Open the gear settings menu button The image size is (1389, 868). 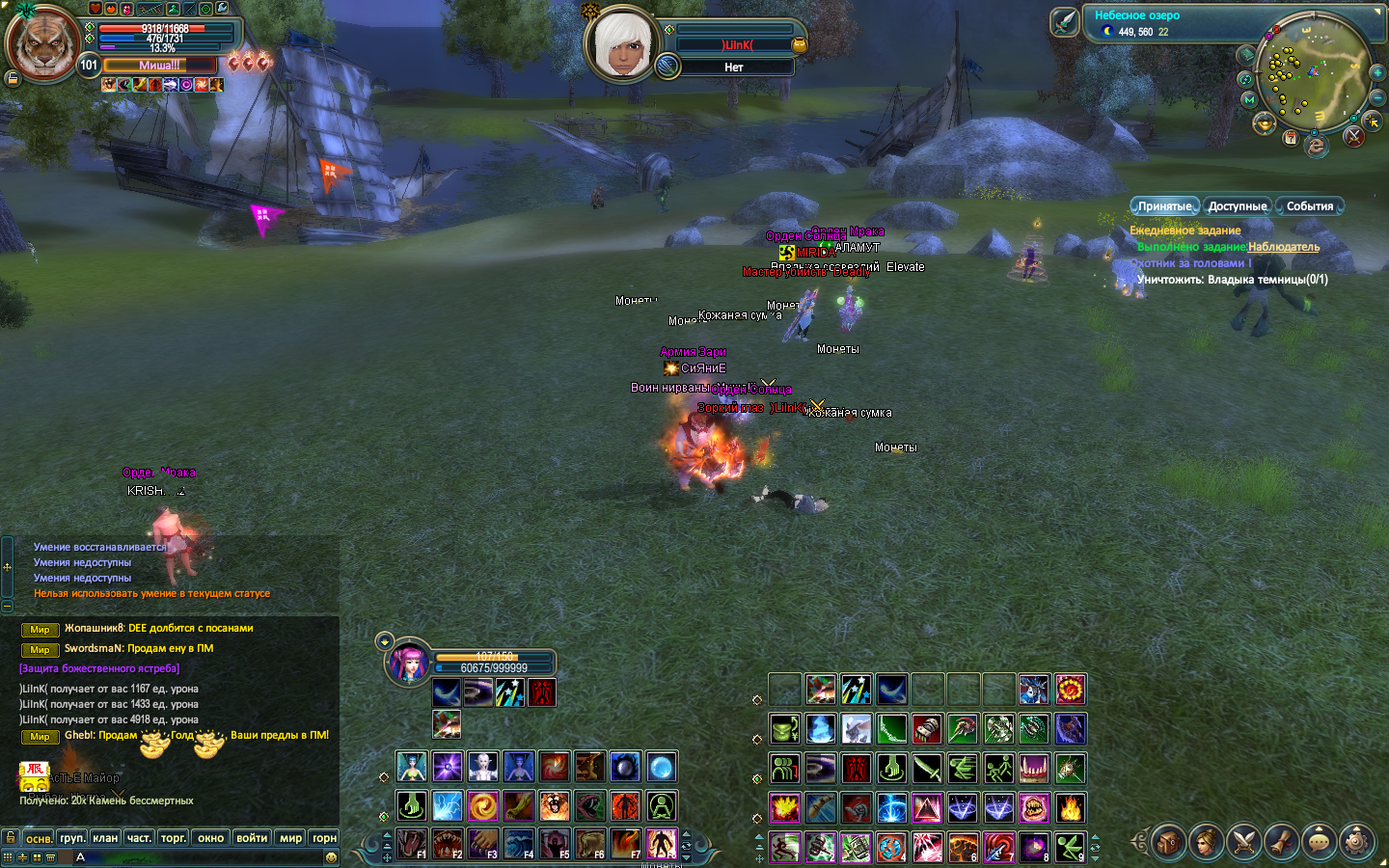point(1357,842)
